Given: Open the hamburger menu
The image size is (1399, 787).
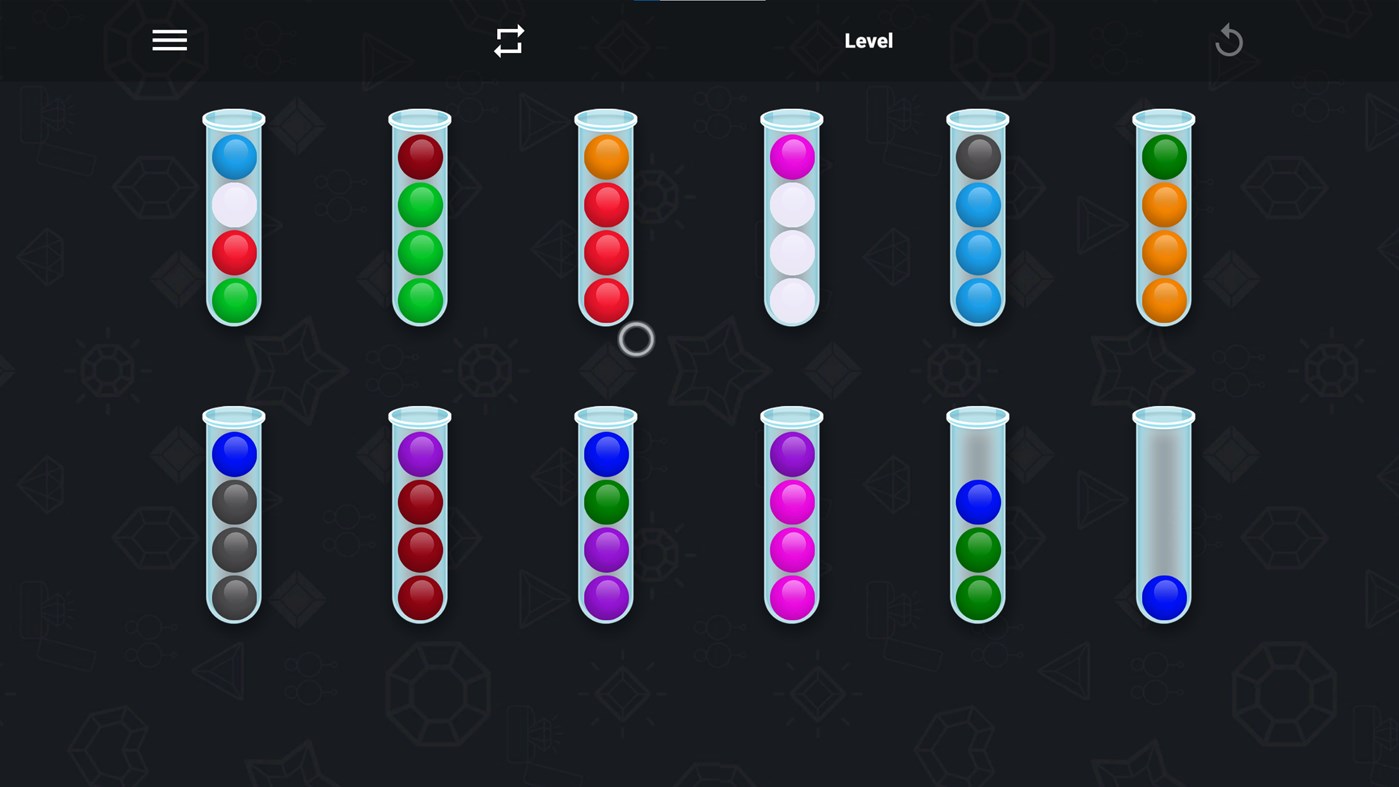Looking at the screenshot, I should tap(169, 40).
